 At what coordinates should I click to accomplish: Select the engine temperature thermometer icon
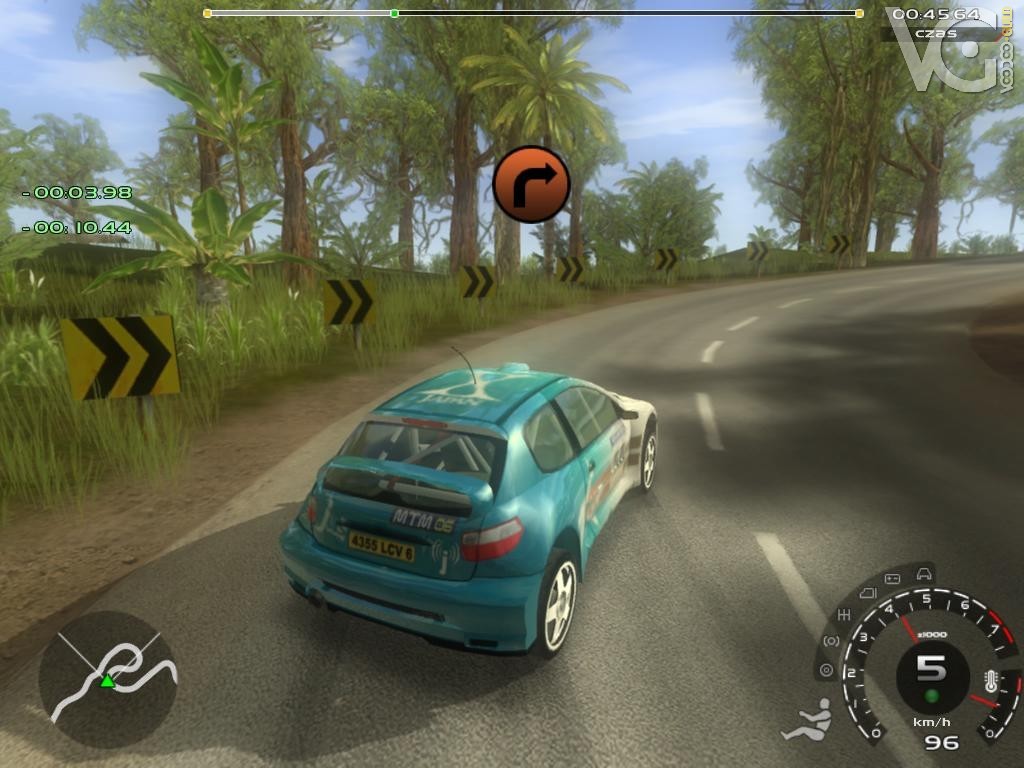tap(991, 682)
